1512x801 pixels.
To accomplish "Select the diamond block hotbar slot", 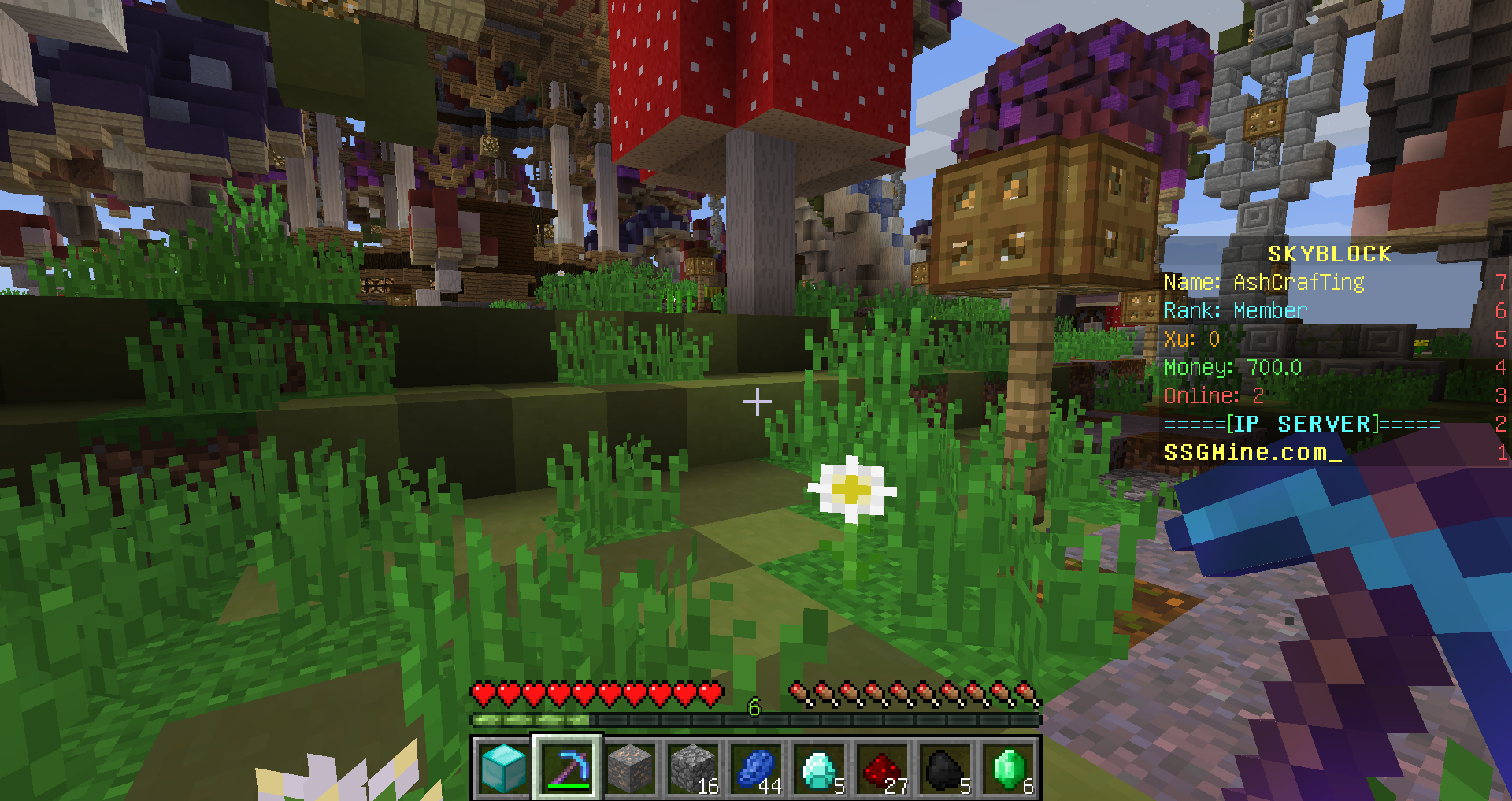I will 503,768.
